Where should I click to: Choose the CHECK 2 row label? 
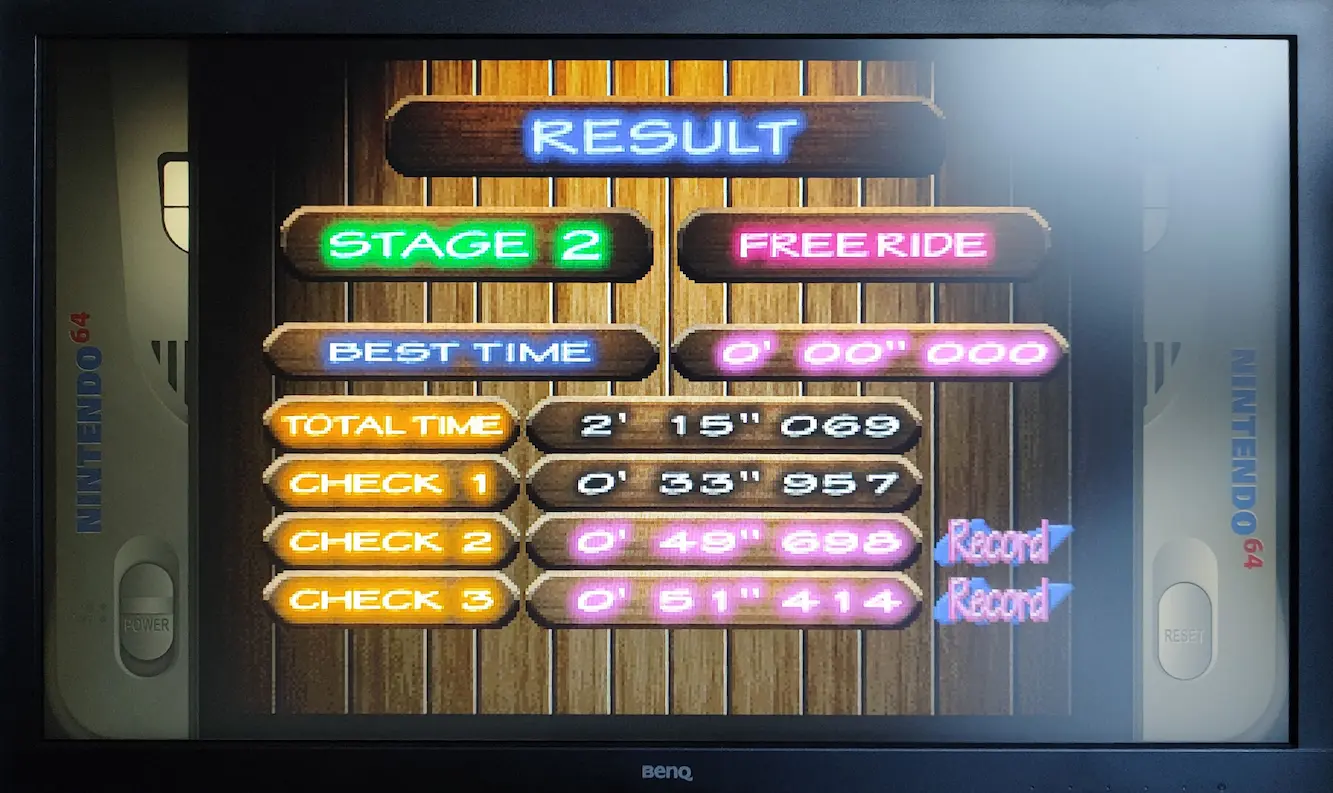(392, 542)
